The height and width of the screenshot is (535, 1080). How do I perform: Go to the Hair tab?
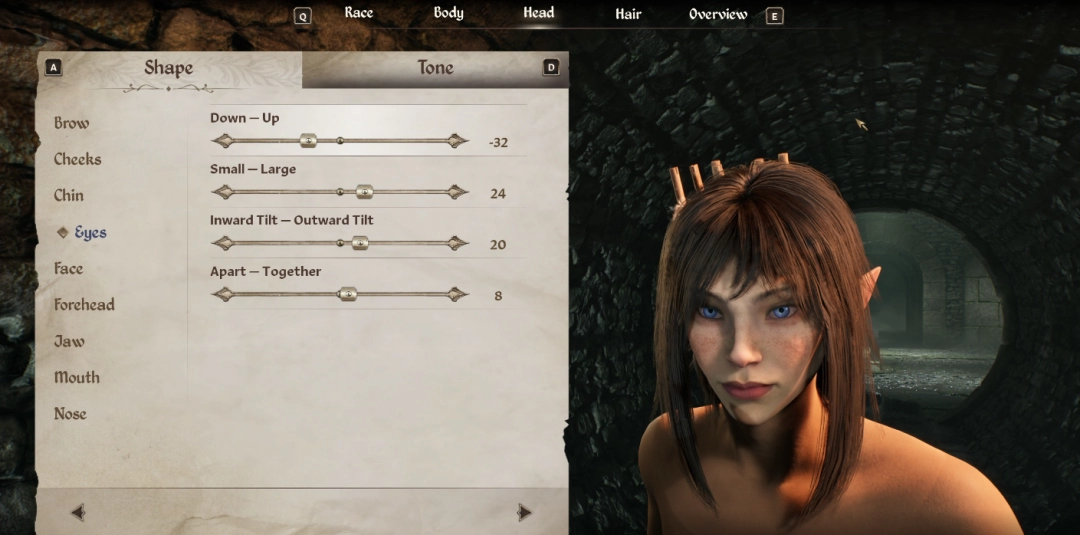(628, 14)
